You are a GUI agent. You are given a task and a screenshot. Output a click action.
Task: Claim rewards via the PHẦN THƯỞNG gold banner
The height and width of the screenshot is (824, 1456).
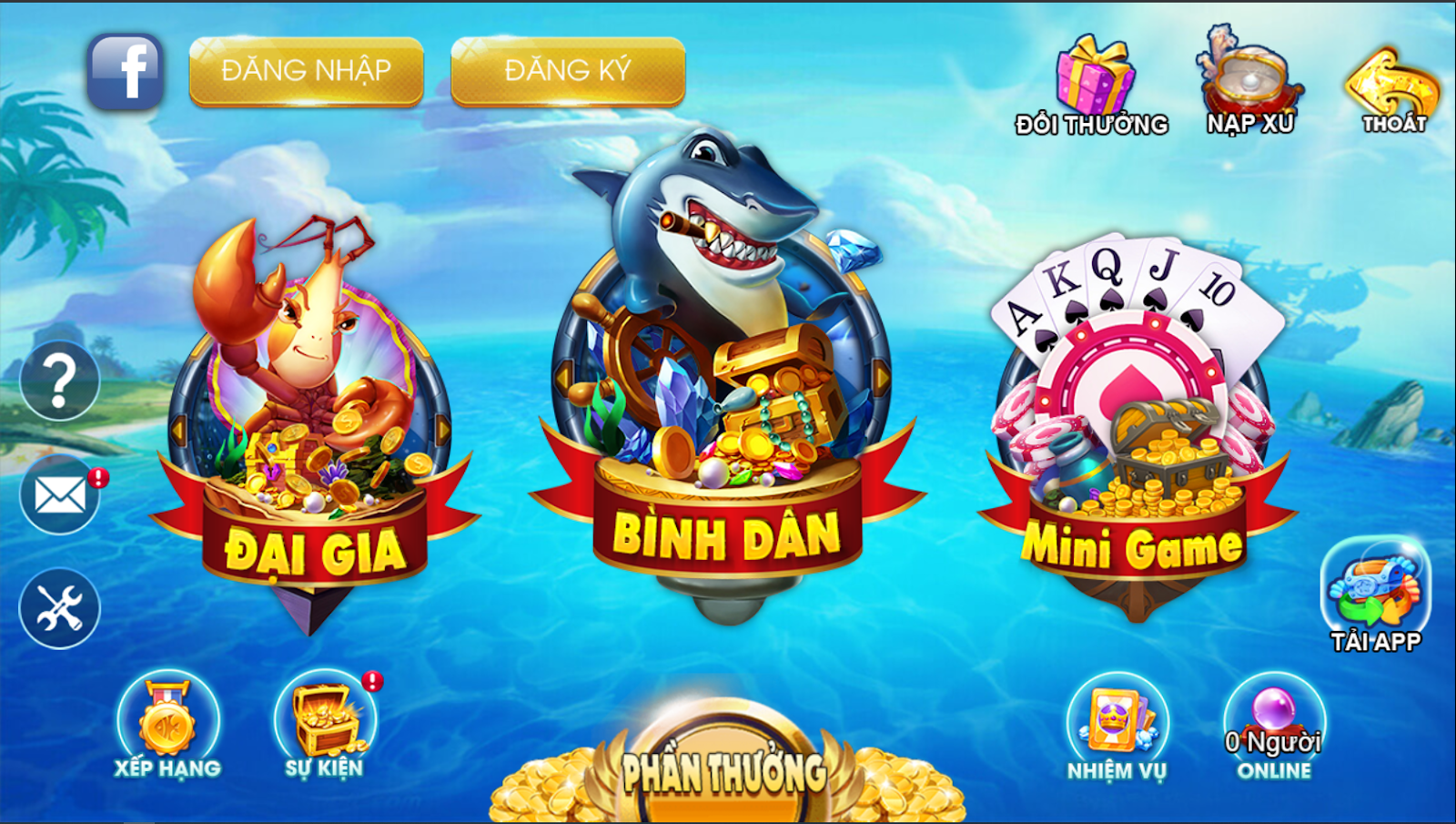728,769
